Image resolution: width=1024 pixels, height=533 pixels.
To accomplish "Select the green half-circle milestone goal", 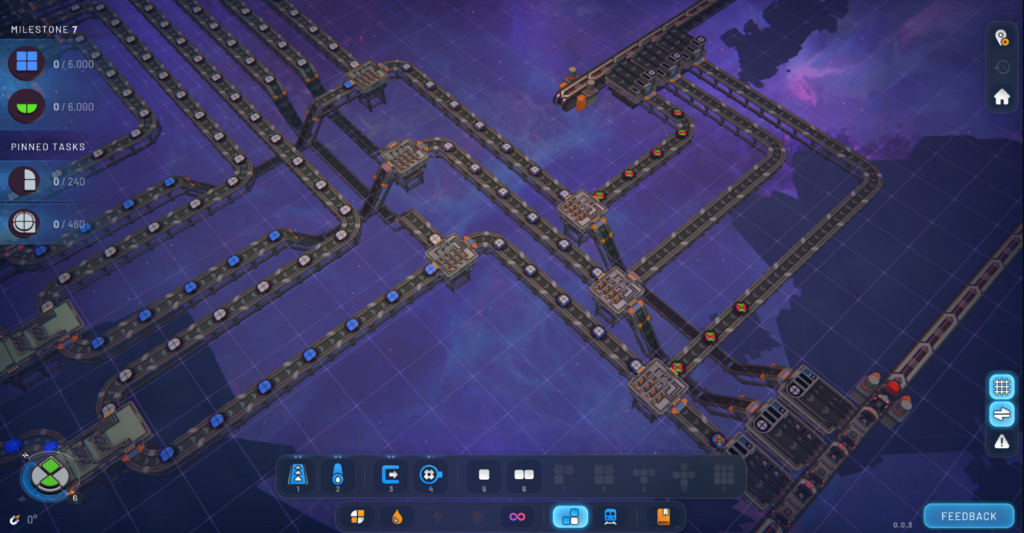I will coord(26,106).
